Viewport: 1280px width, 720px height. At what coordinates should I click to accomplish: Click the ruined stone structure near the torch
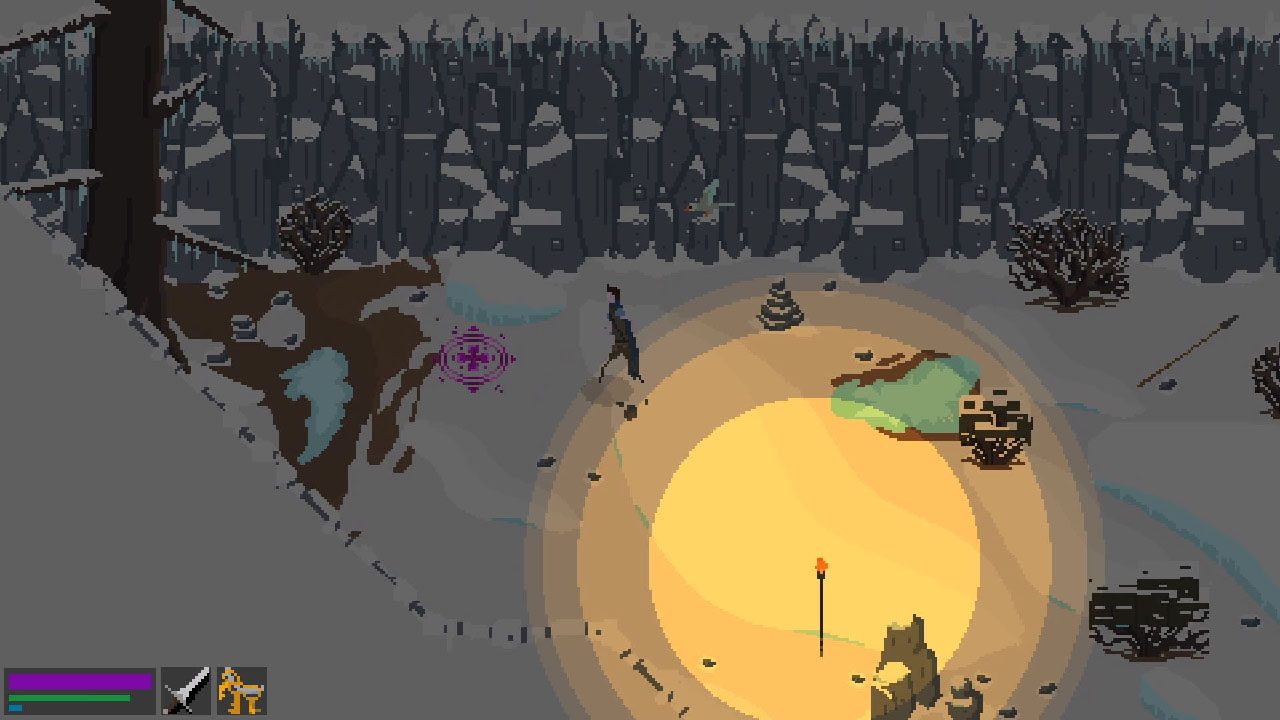(x=905, y=660)
